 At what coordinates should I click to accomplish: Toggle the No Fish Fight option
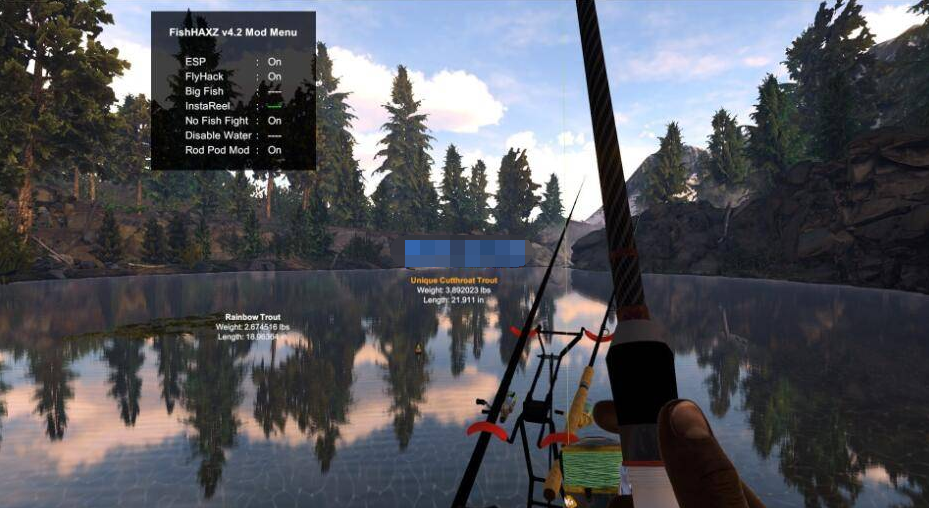click(x=274, y=120)
